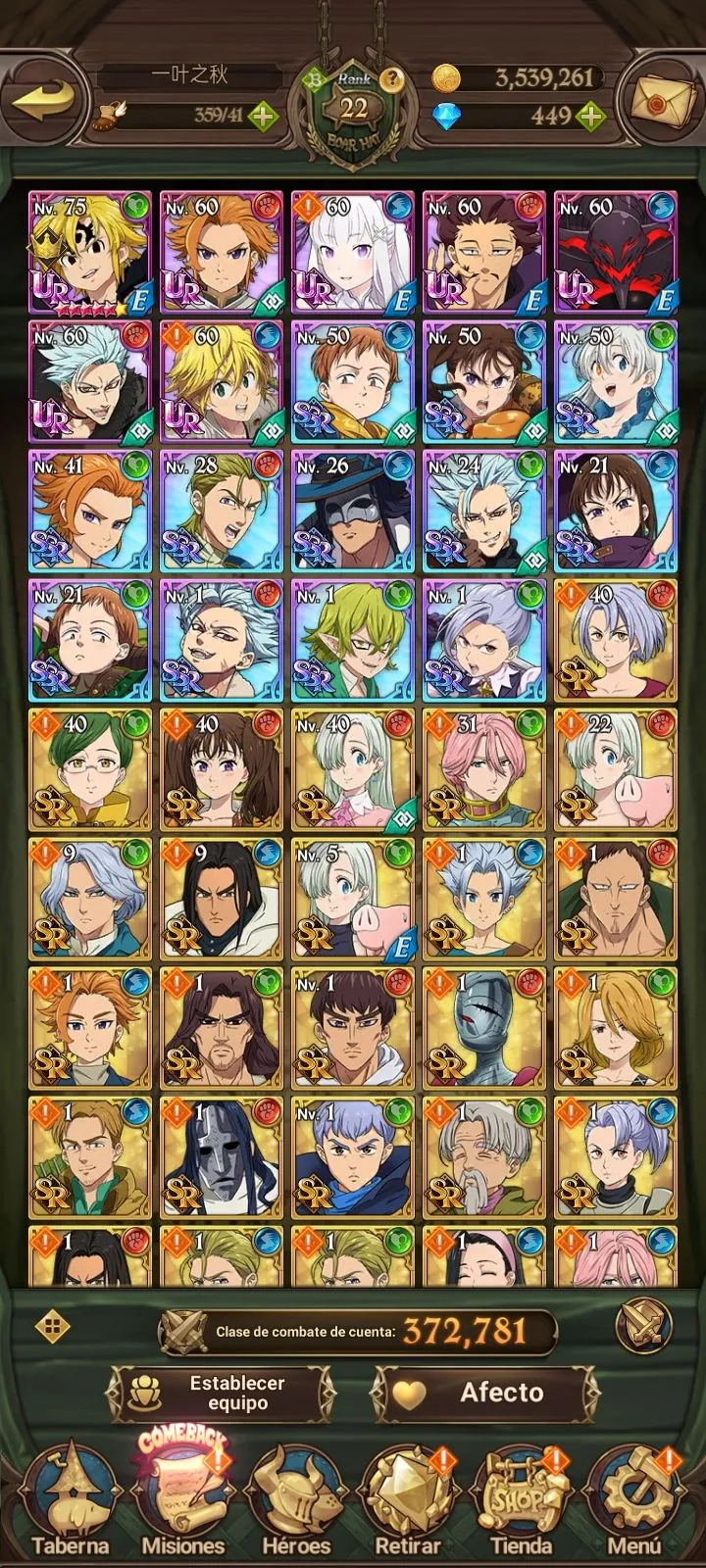Go back with the golden arrow button
The image size is (706, 1568).
pyautogui.click(x=46, y=99)
